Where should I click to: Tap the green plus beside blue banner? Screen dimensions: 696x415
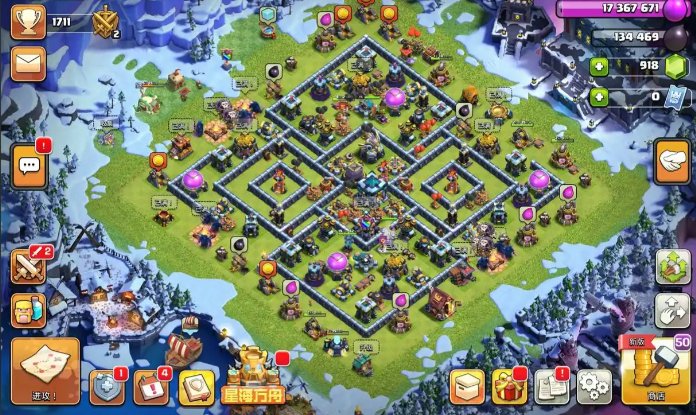coord(599,97)
